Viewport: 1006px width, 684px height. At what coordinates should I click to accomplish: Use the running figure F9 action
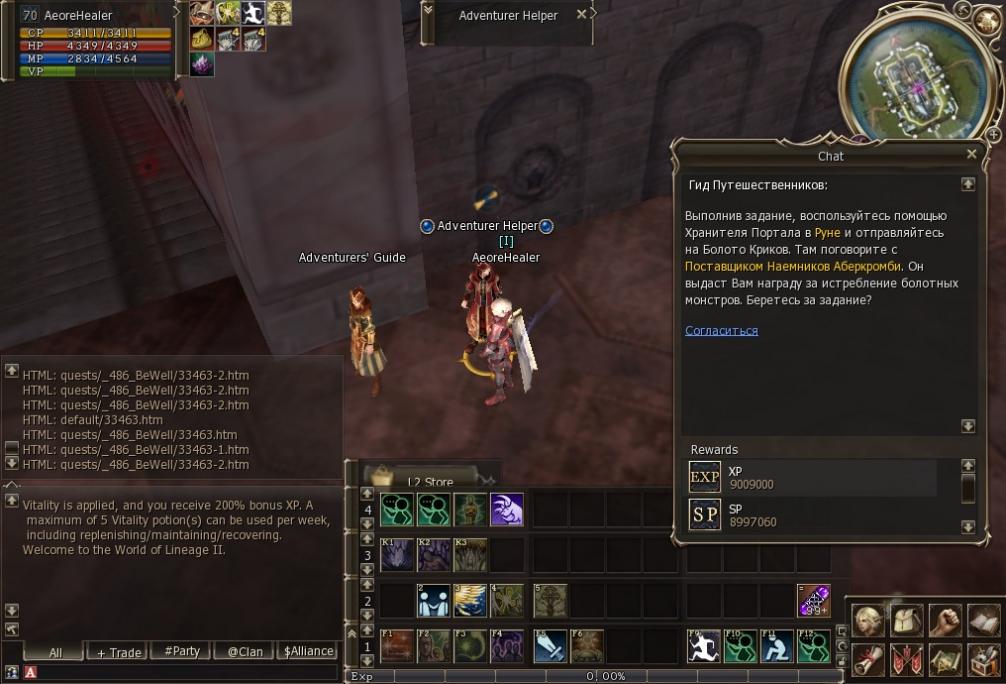702,646
